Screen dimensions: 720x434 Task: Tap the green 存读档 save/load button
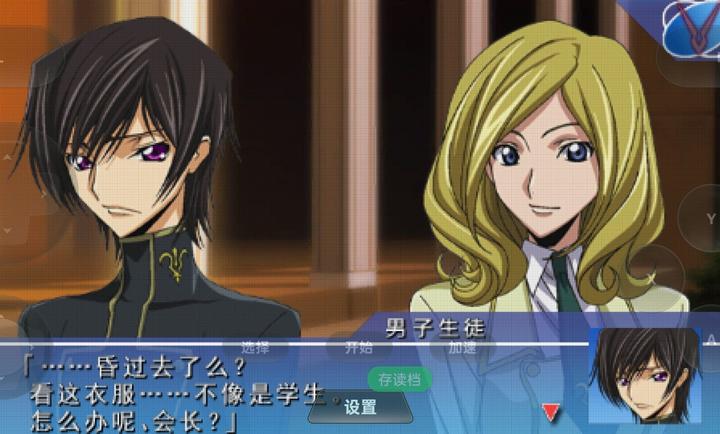click(x=400, y=379)
